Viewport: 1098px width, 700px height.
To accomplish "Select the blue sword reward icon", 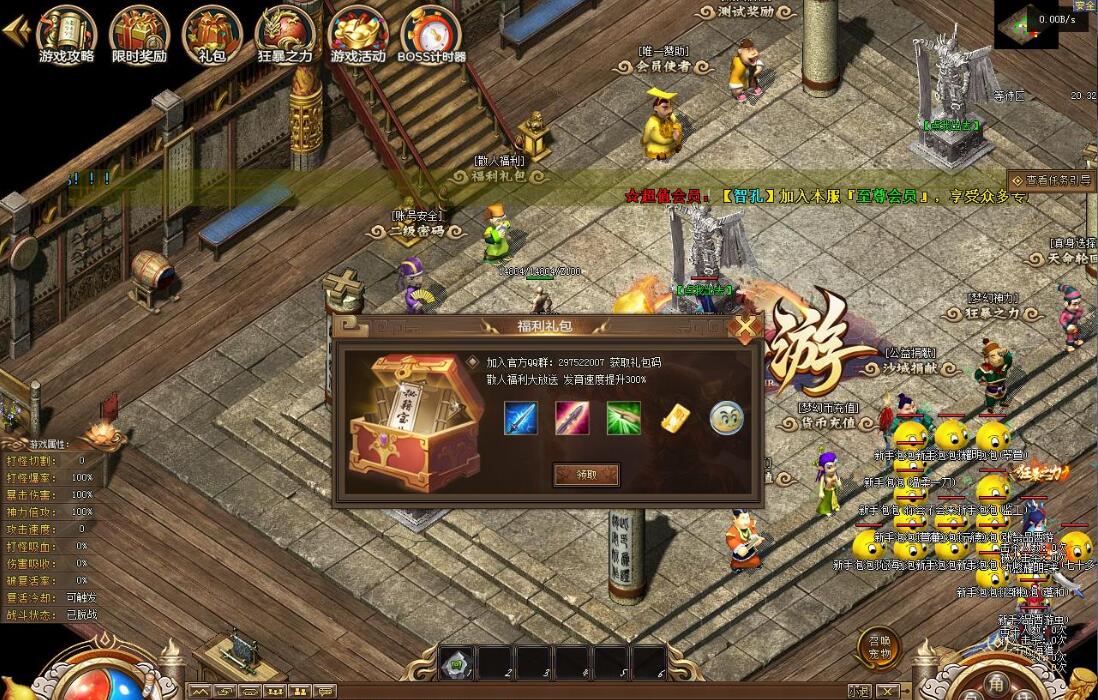I will click(x=521, y=418).
